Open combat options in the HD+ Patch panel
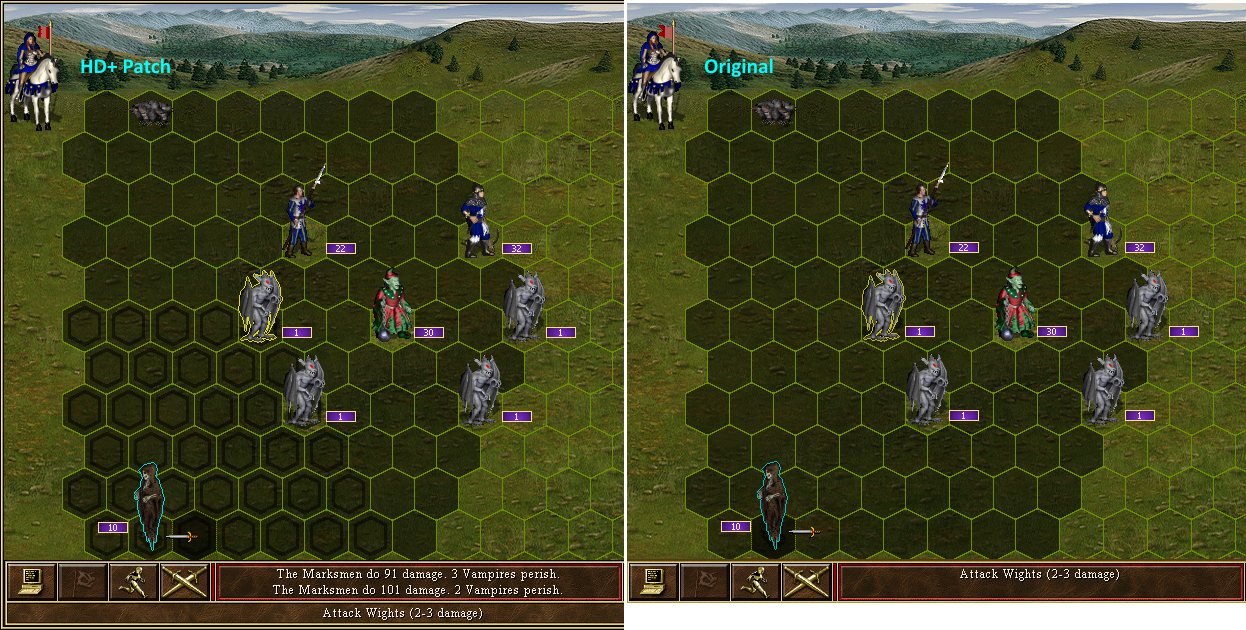1246x630 pixels. point(31,581)
